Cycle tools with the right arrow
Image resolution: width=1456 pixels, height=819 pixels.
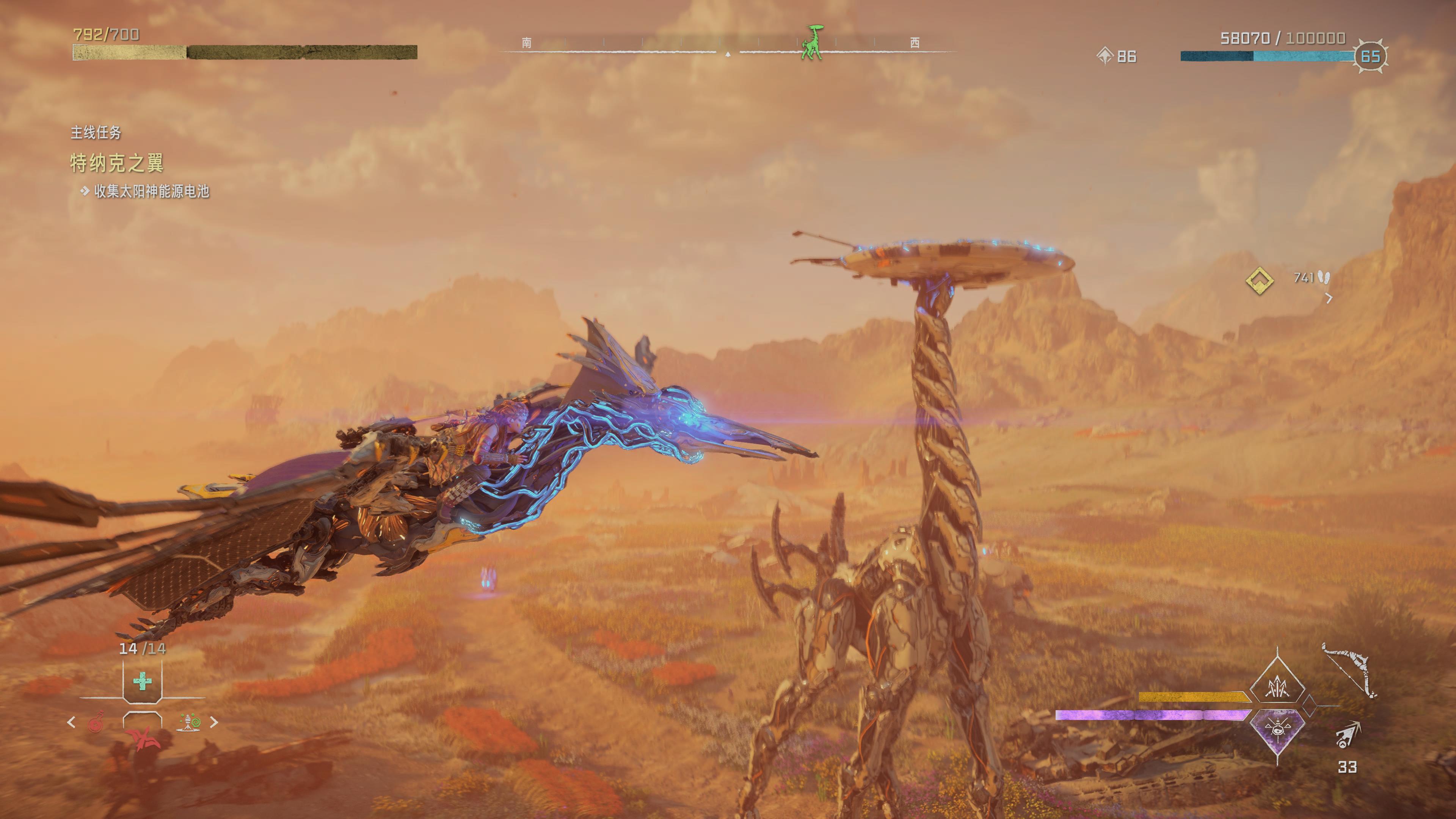coord(214,722)
